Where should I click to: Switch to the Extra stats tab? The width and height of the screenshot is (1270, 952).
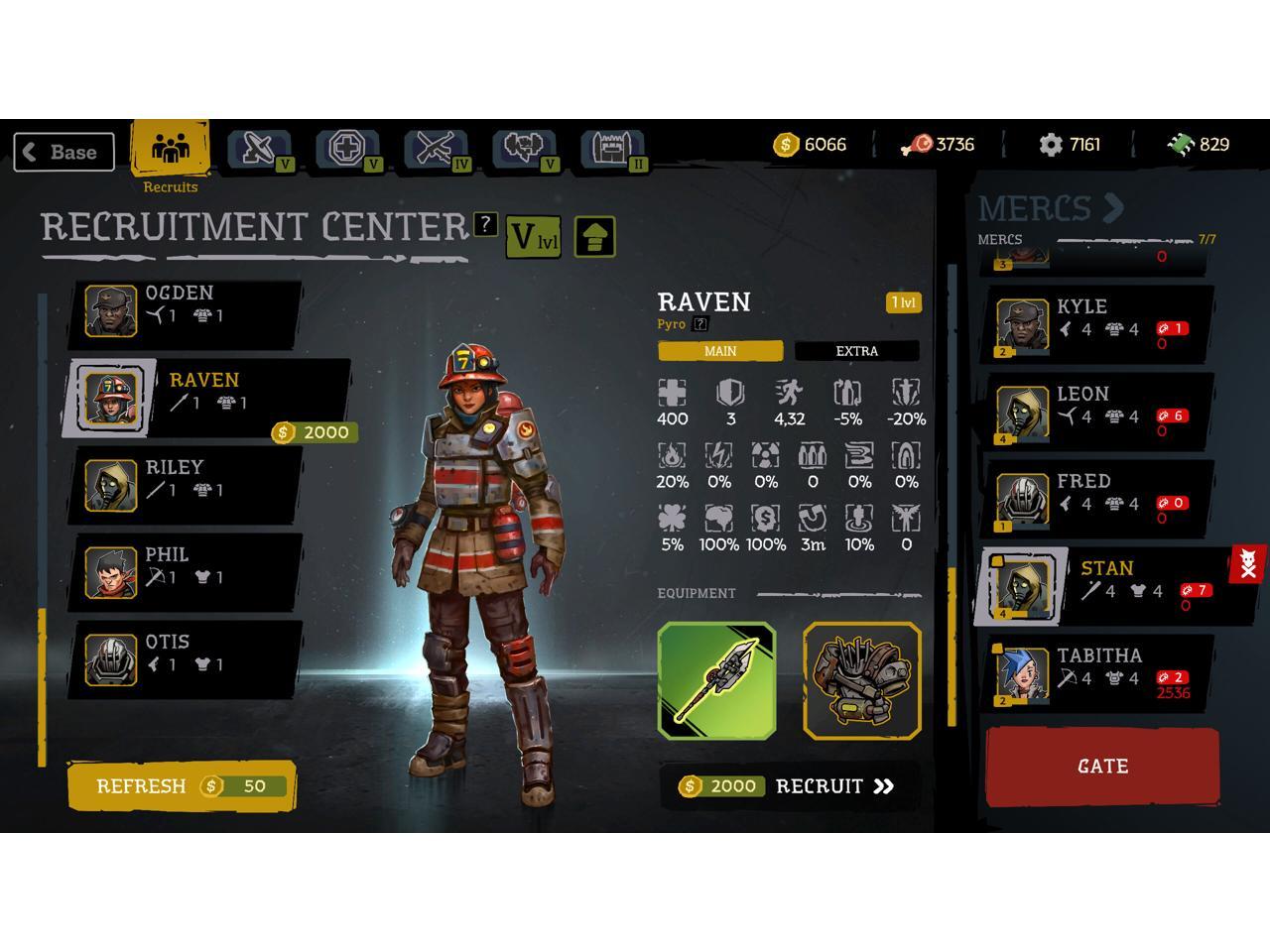[856, 351]
